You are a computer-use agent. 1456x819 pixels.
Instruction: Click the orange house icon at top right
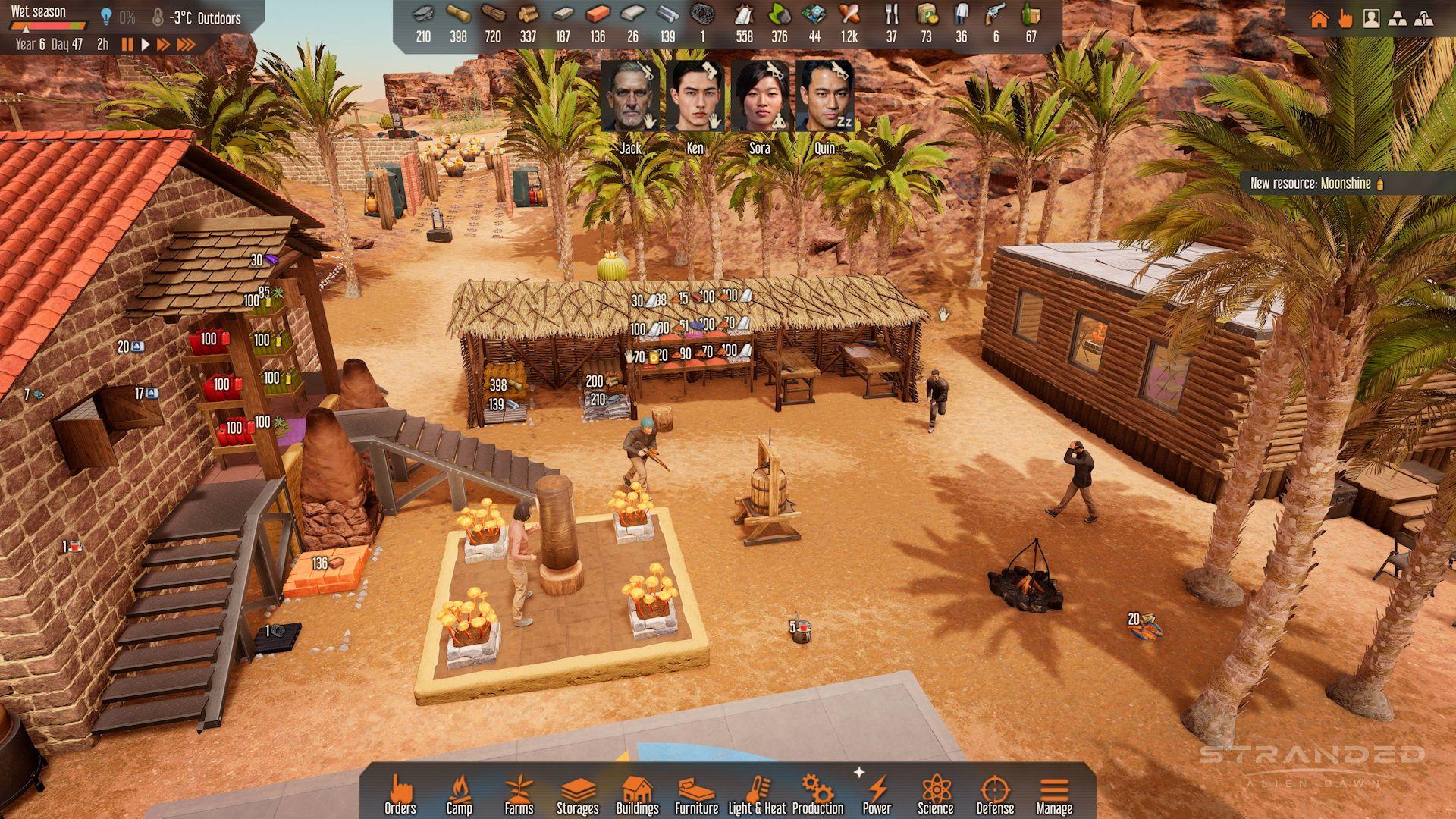[x=1319, y=19]
